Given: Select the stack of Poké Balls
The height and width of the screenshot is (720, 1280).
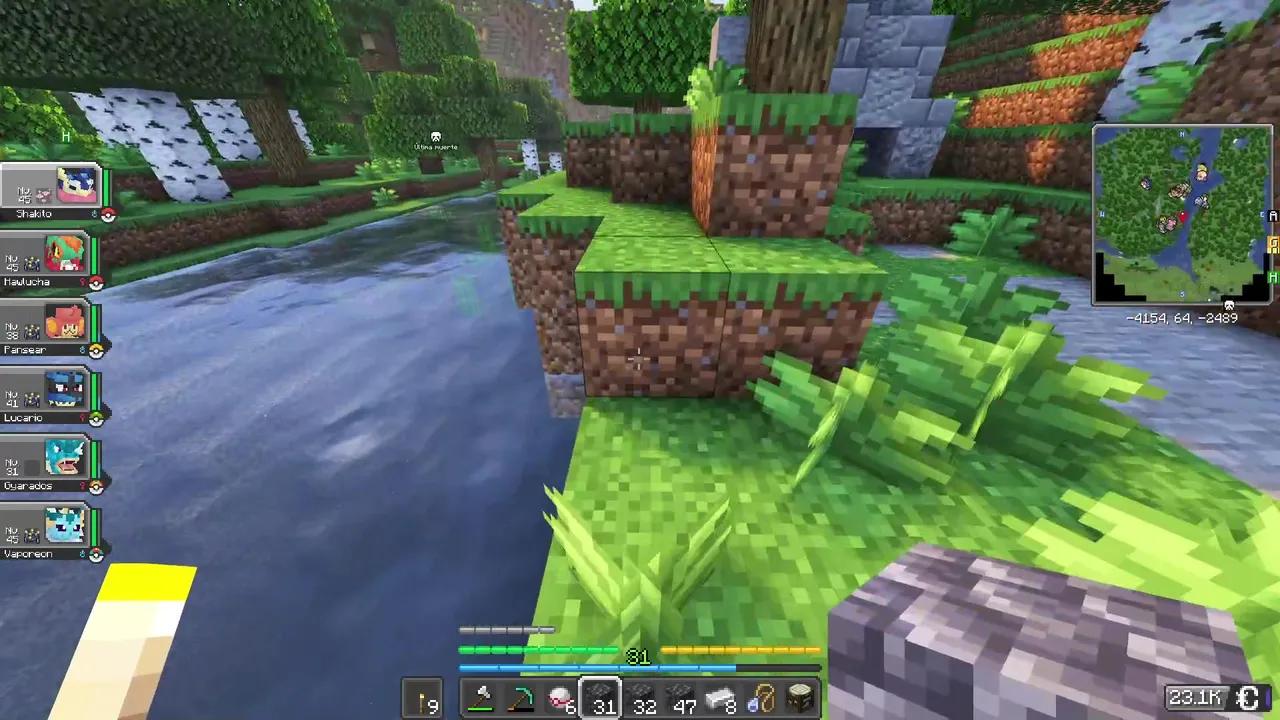Looking at the screenshot, I should (x=559, y=697).
